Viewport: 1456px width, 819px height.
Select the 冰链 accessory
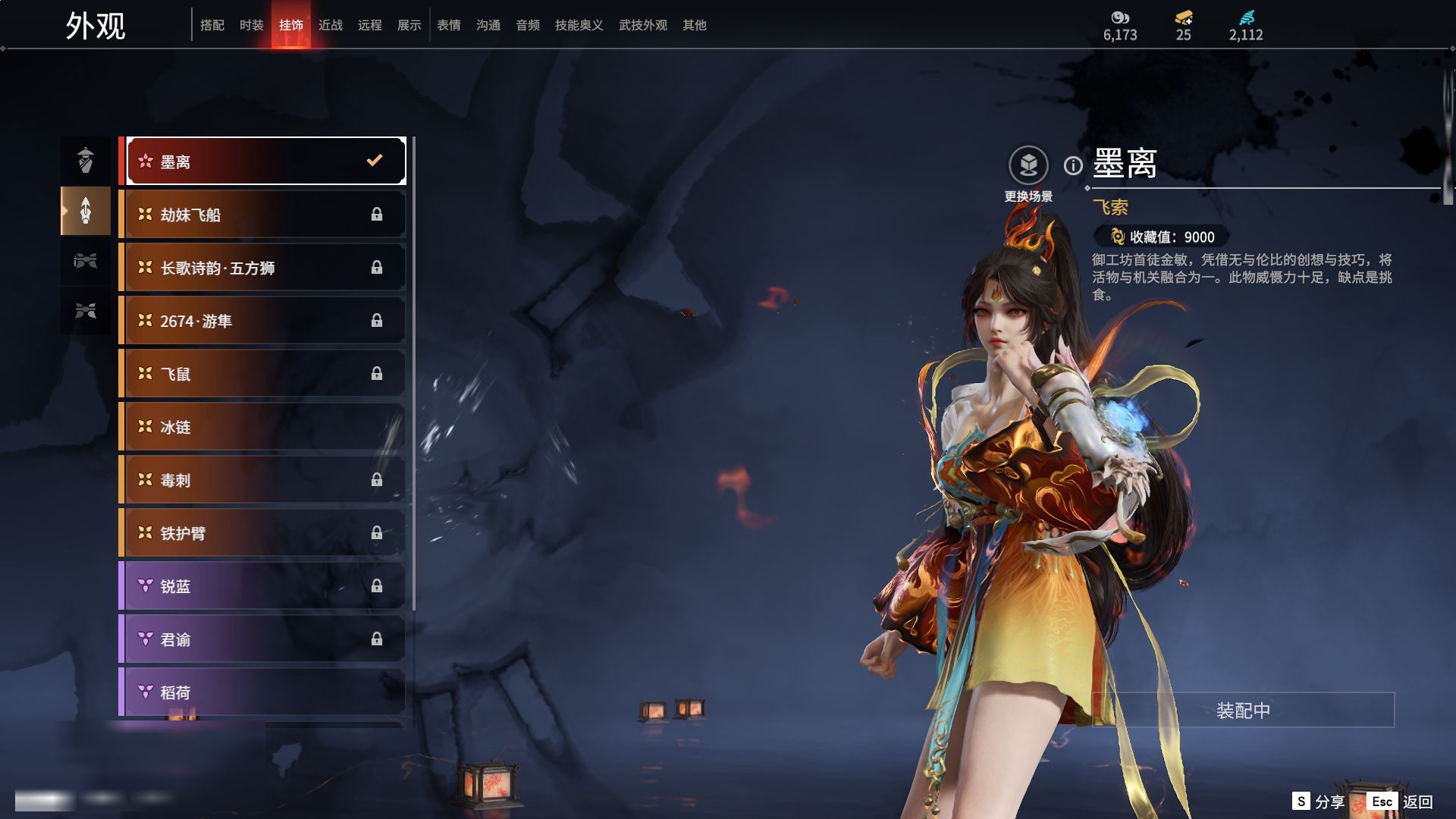pos(265,427)
